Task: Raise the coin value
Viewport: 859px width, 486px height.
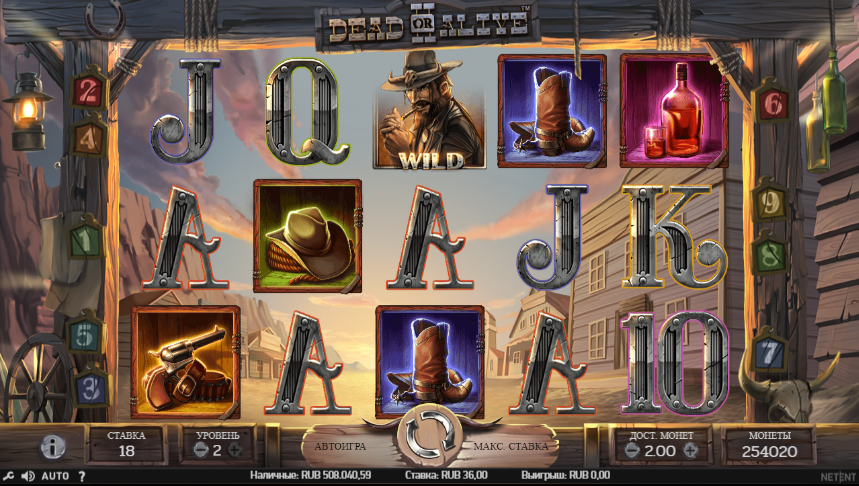Action: tap(690, 452)
